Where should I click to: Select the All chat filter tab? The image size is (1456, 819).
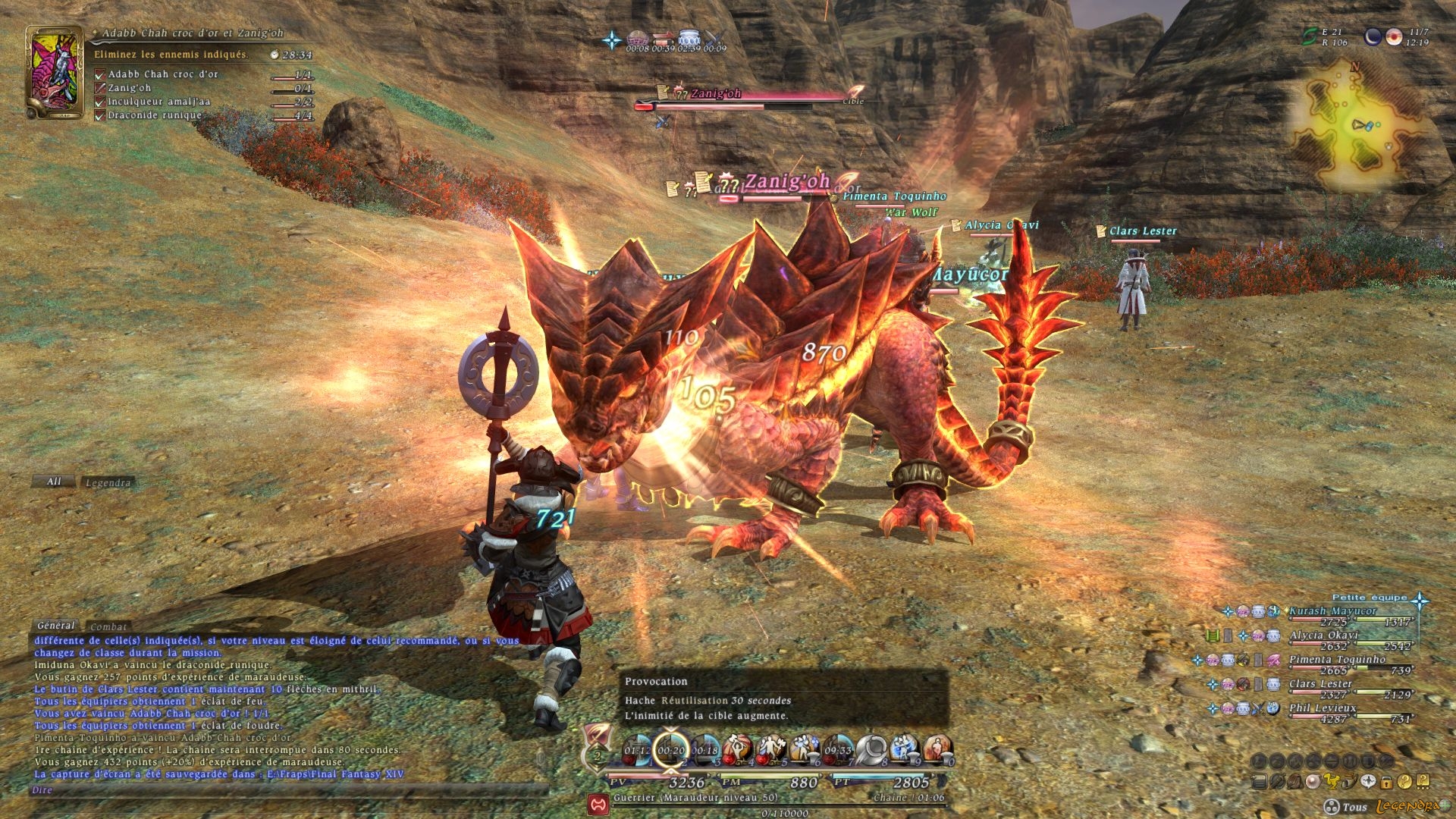[53, 482]
